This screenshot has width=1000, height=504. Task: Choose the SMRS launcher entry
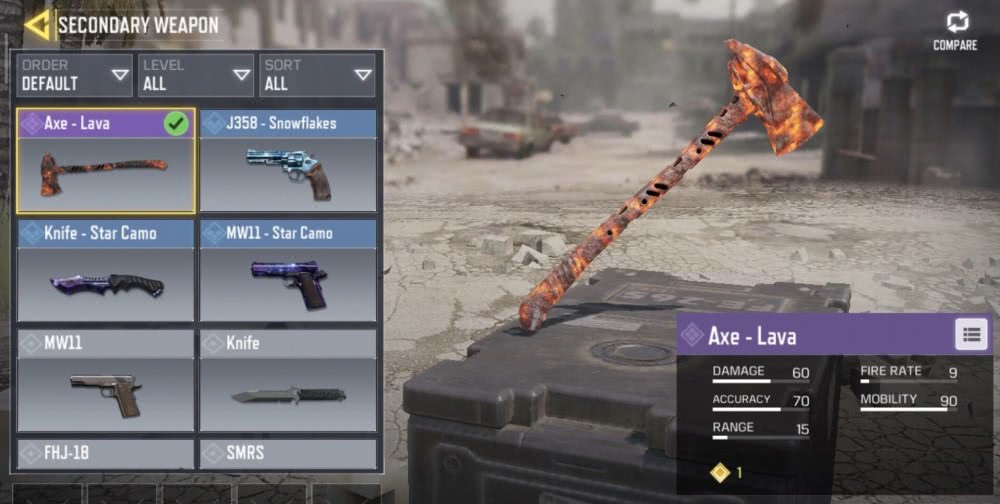pos(288,454)
